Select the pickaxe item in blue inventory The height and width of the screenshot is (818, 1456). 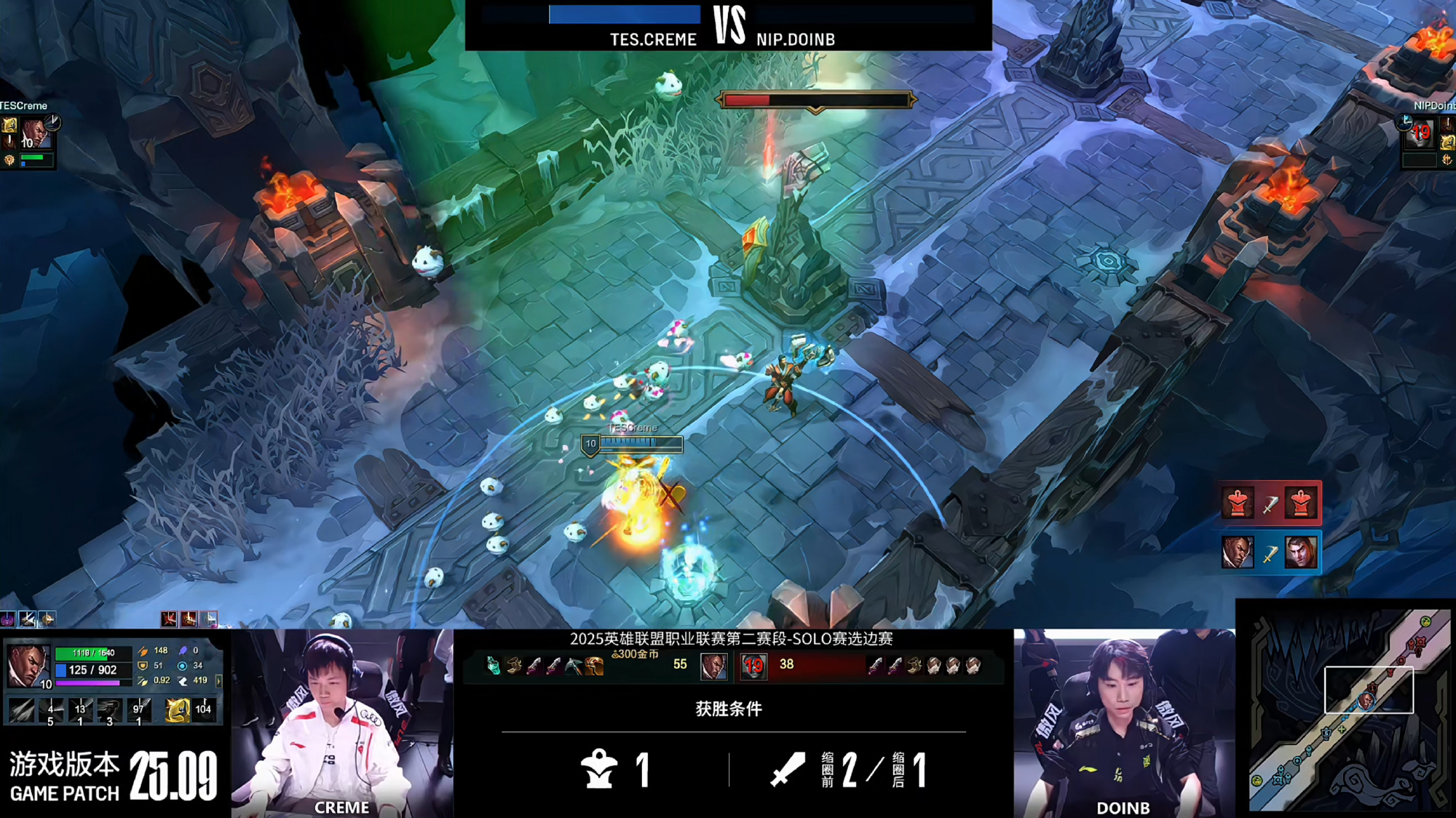click(x=574, y=666)
